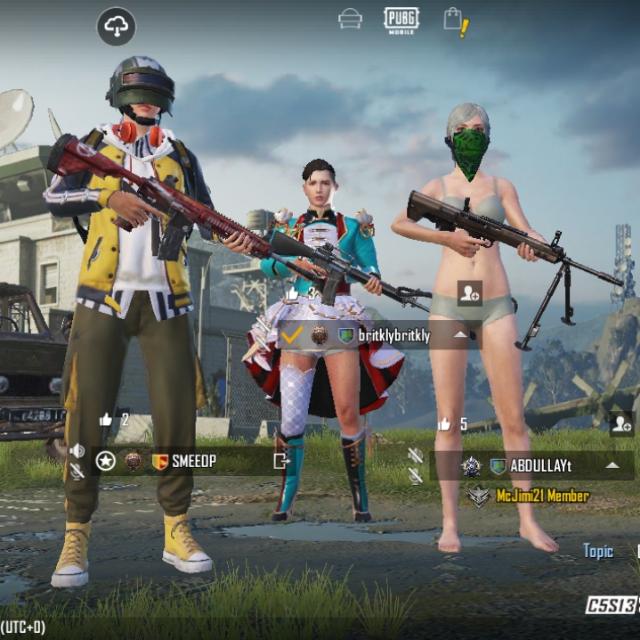The image size is (640, 640).
Task: Expand the ABDULLAYt player options arrow
Action: click(612, 465)
